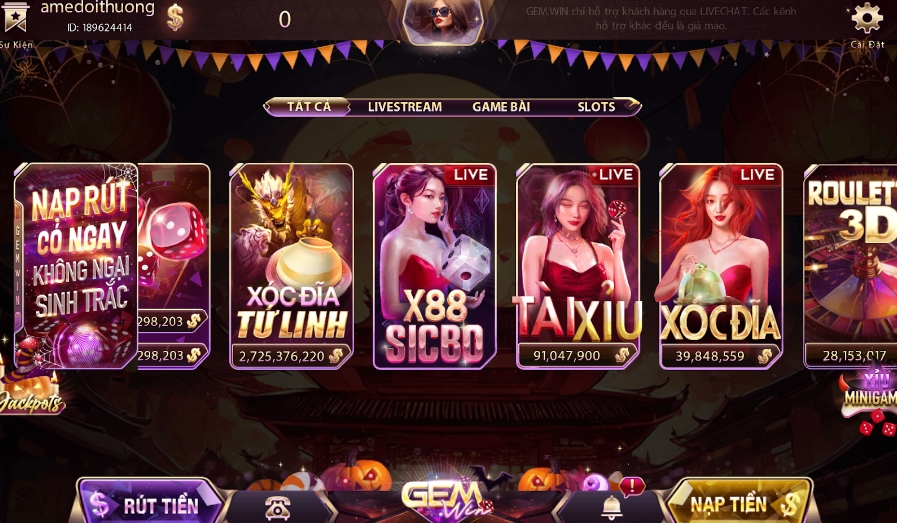The width and height of the screenshot is (897, 523).
Task: Open the Xóc Đĩa live game tile
Action: click(721, 265)
